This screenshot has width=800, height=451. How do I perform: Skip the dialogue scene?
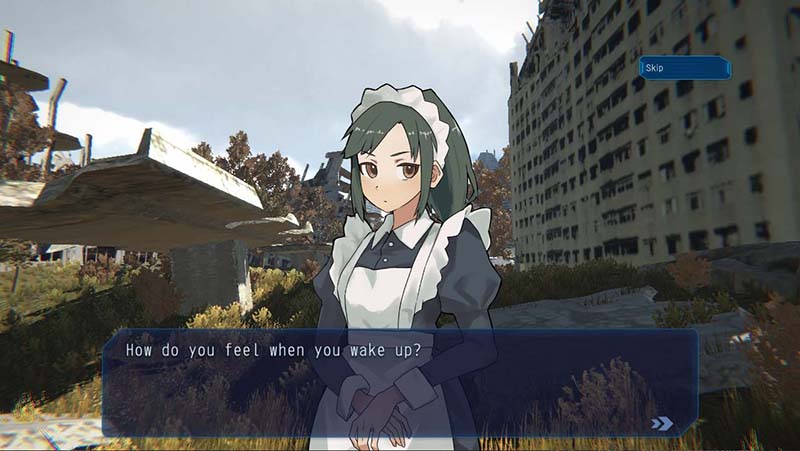tap(684, 68)
